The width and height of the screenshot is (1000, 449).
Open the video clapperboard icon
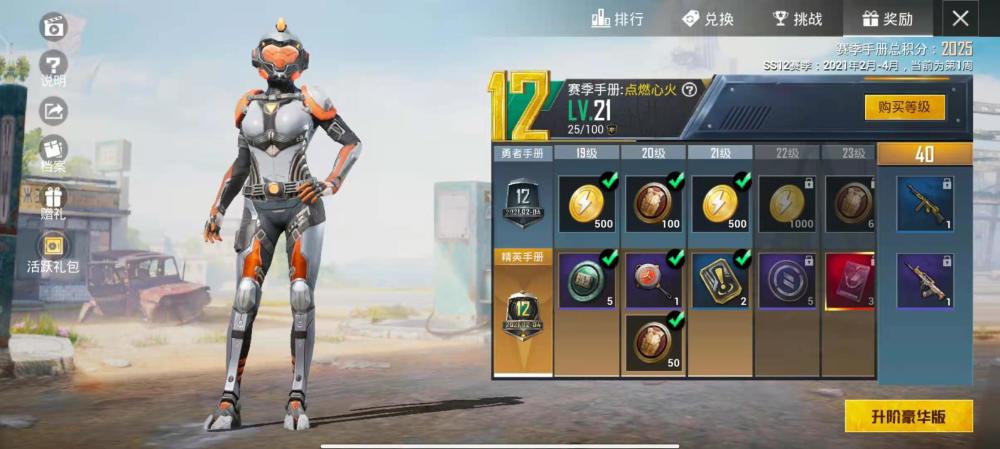[x=53, y=27]
